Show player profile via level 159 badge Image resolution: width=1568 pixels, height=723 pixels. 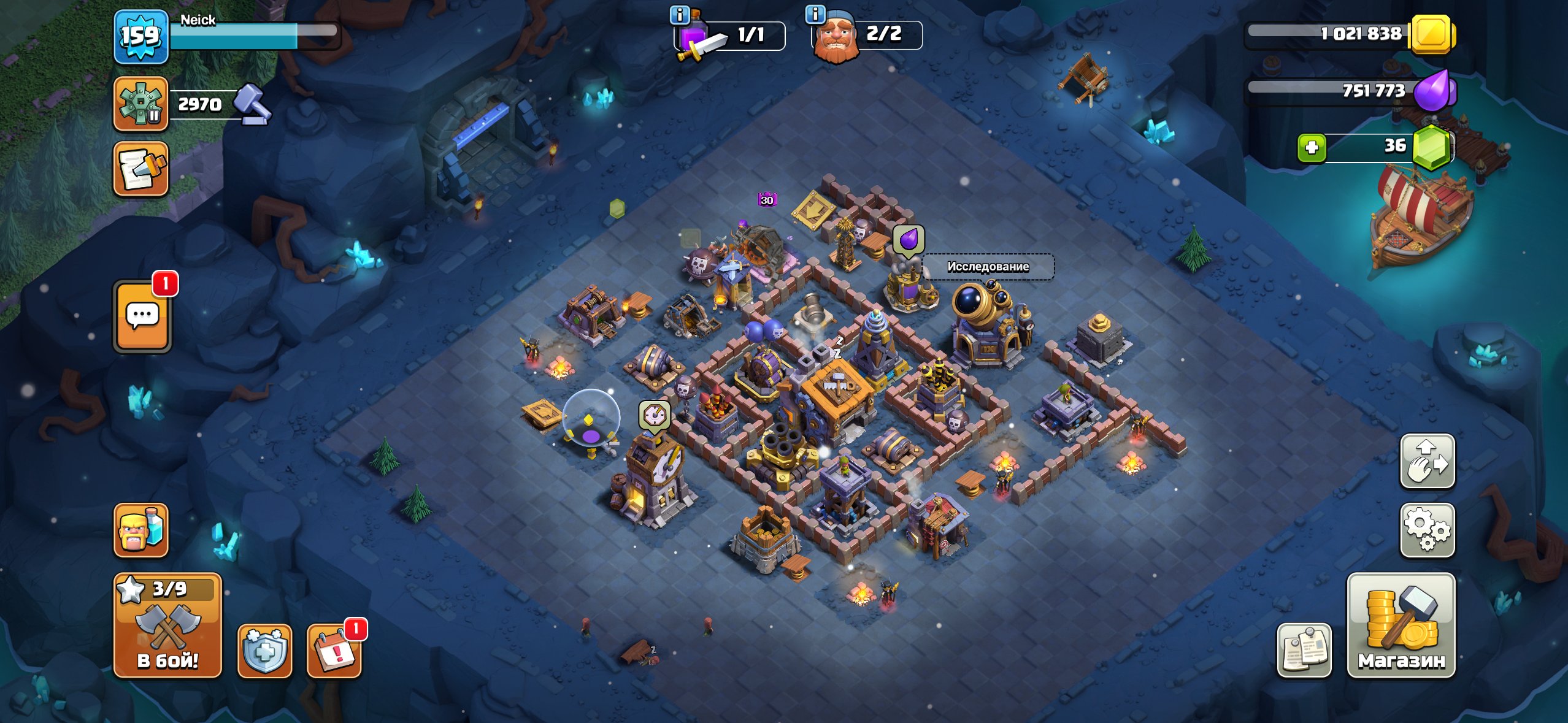click(x=140, y=36)
